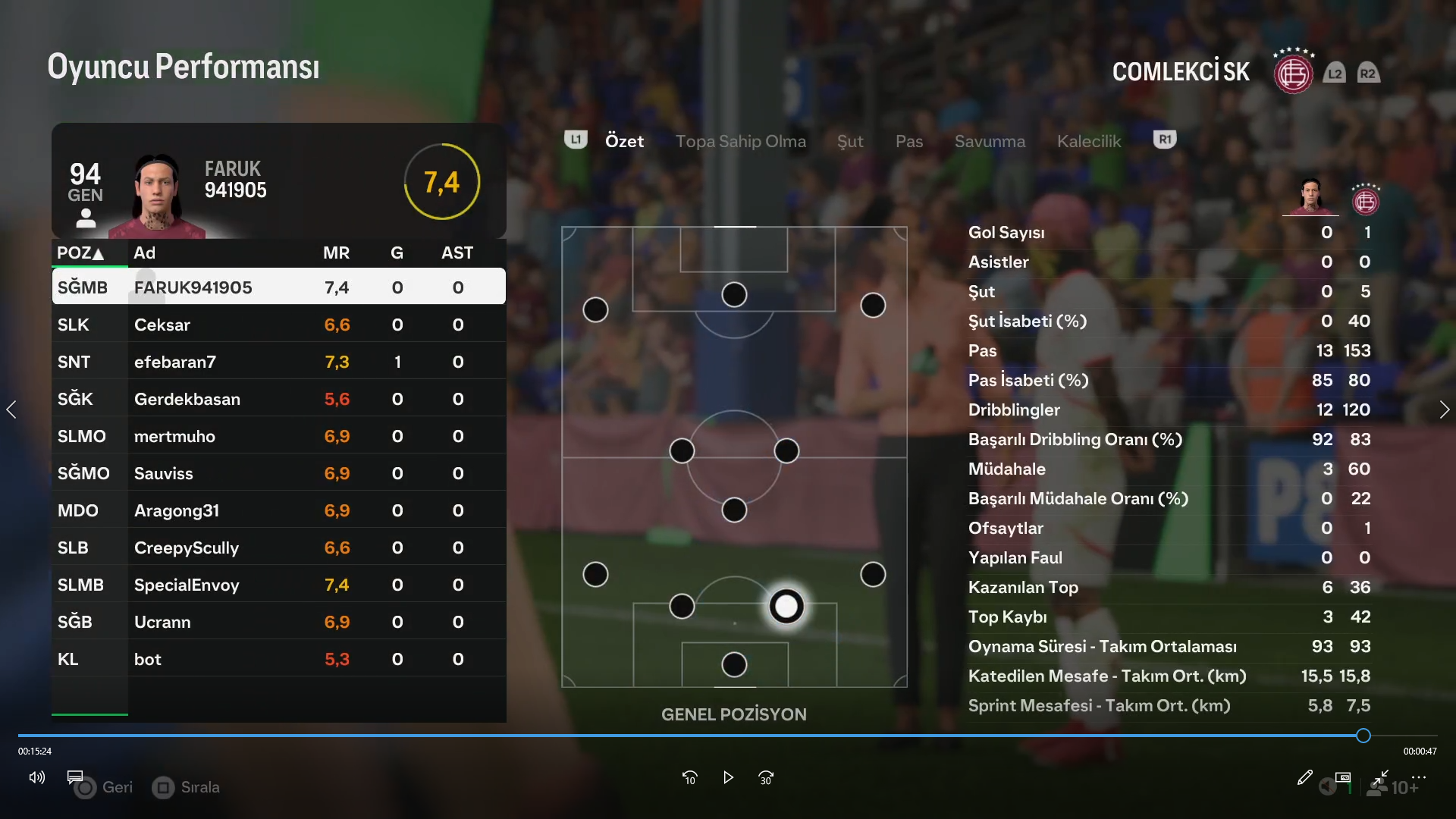Skip forward thirty seconds in video
This screenshot has width=1456, height=819.
click(766, 777)
